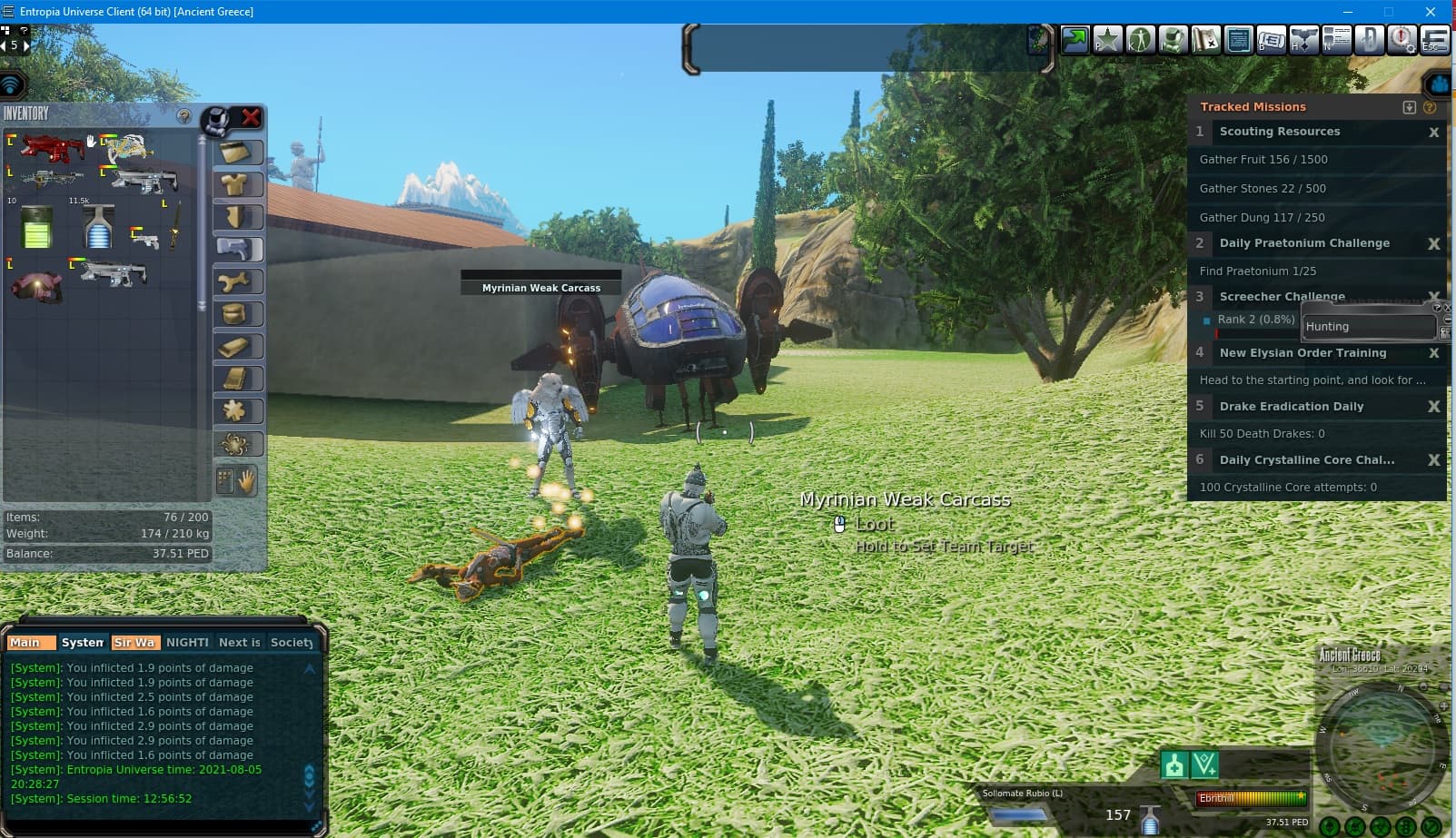This screenshot has width=1456, height=838.
Task: Select the red rifle in inventory
Action: tap(51, 147)
